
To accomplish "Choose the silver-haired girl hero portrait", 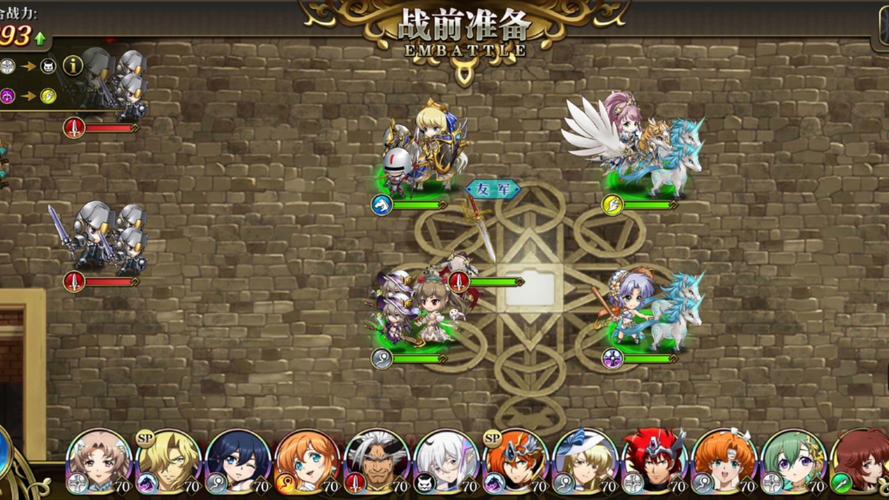I will click(446, 463).
